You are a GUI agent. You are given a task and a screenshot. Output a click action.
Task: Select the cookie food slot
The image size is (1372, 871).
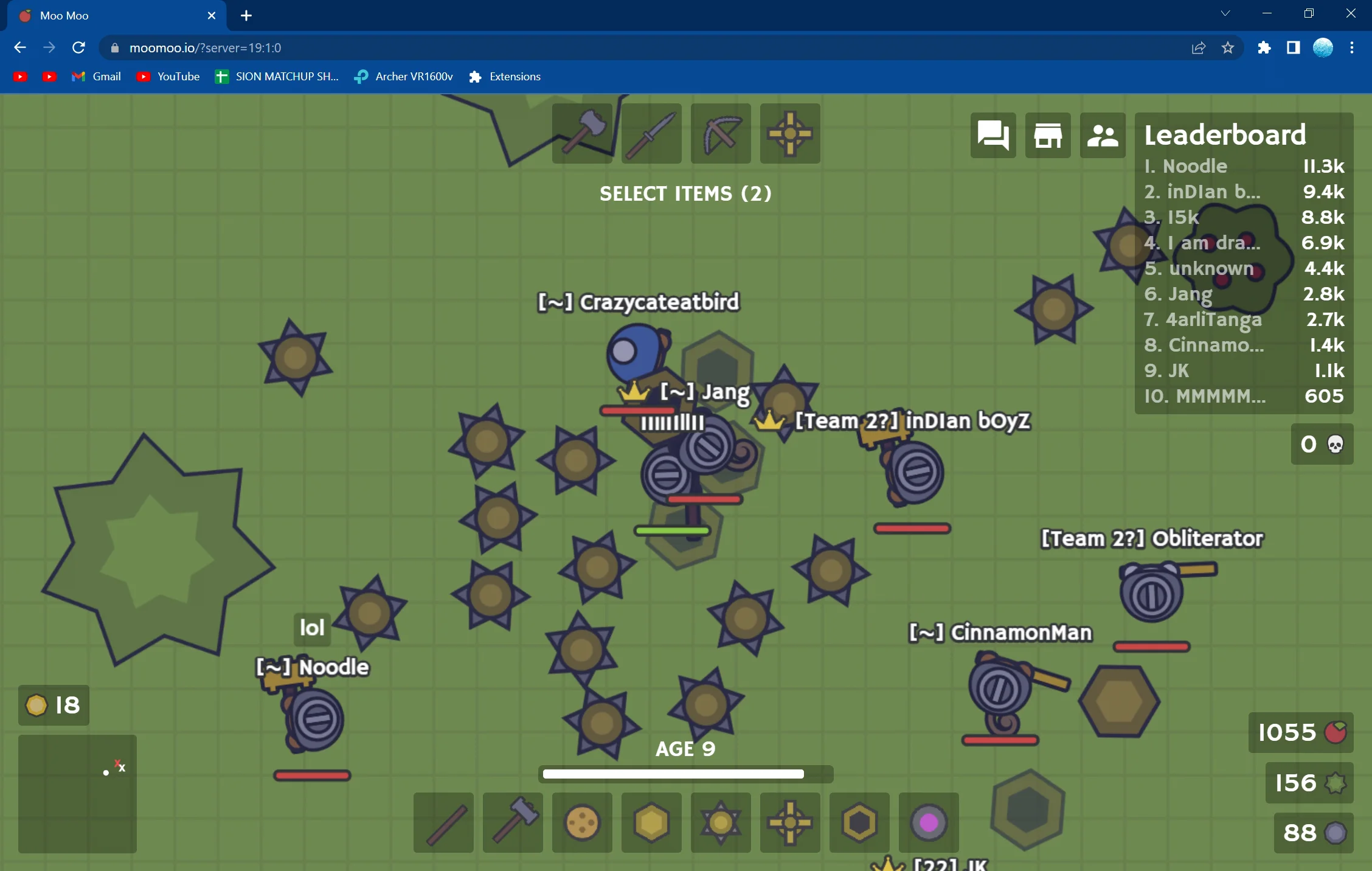582,822
